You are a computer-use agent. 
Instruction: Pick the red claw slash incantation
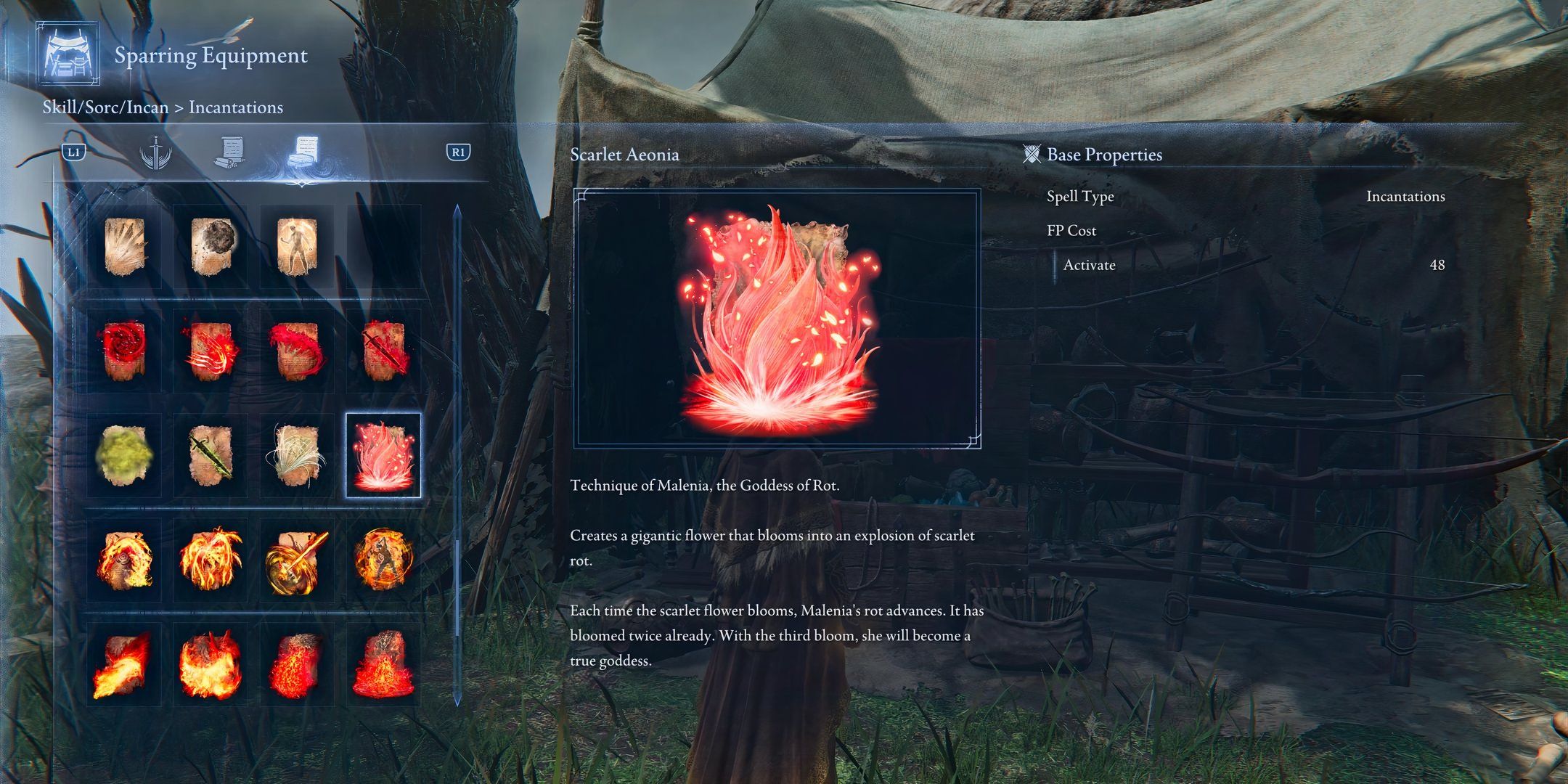coord(211,351)
